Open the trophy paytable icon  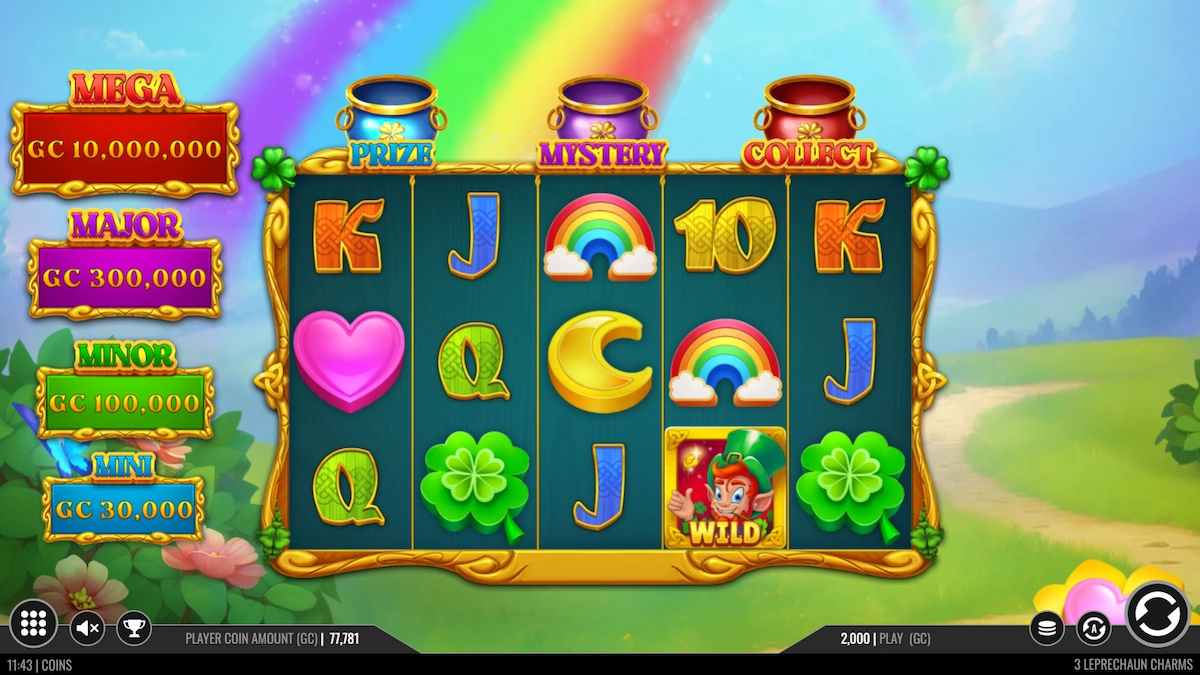click(134, 628)
